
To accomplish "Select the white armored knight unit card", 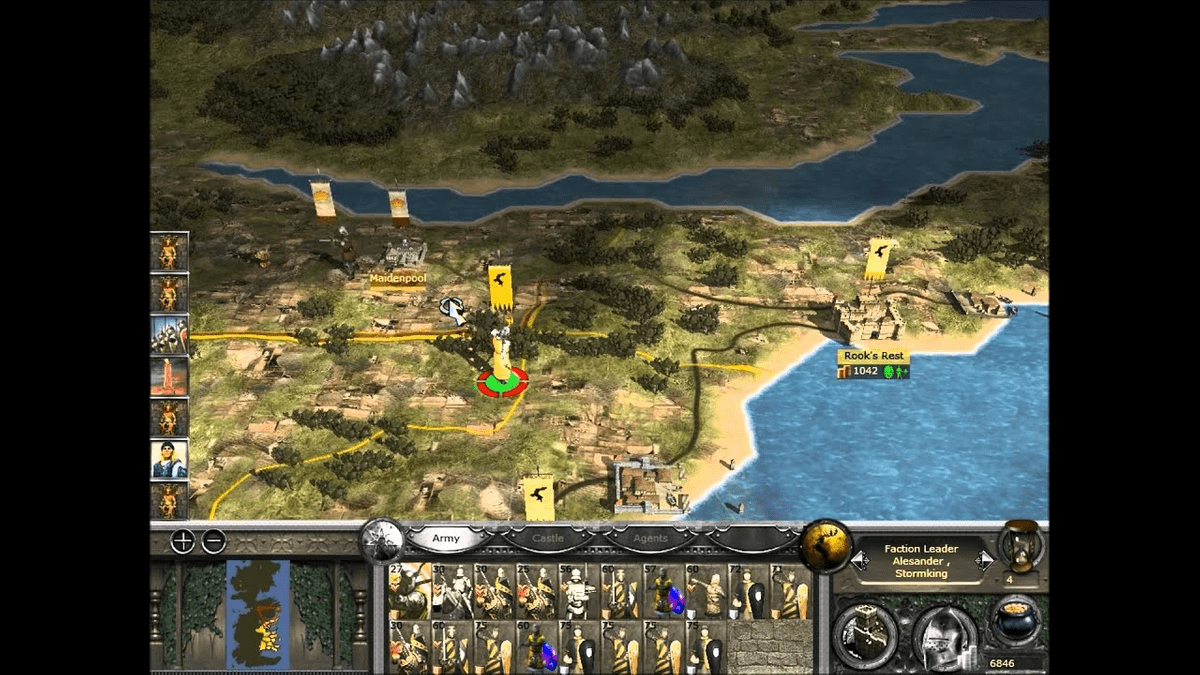I will [x=577, y=591].
